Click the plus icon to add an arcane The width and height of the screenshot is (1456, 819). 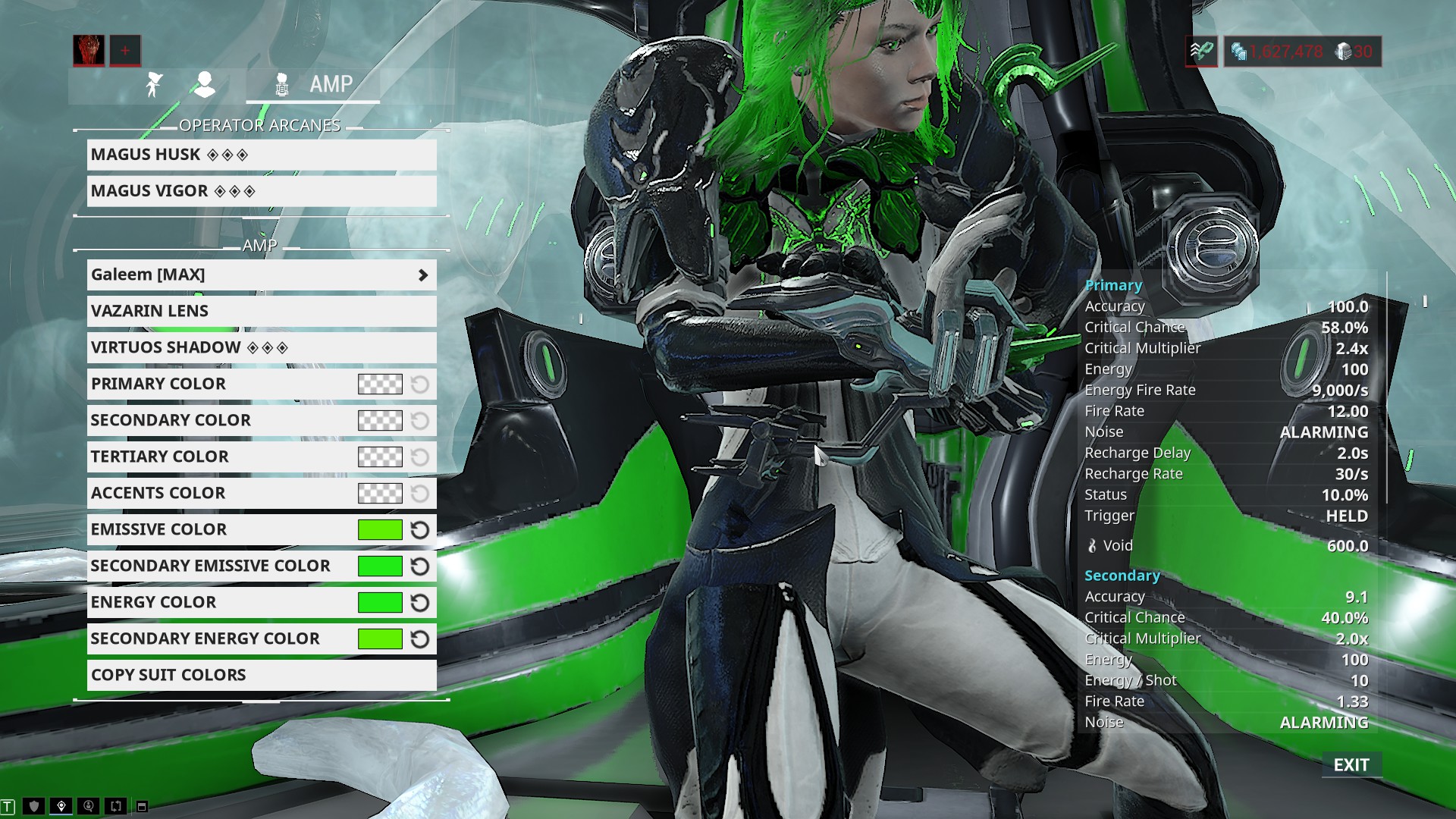tap(124, 51)
